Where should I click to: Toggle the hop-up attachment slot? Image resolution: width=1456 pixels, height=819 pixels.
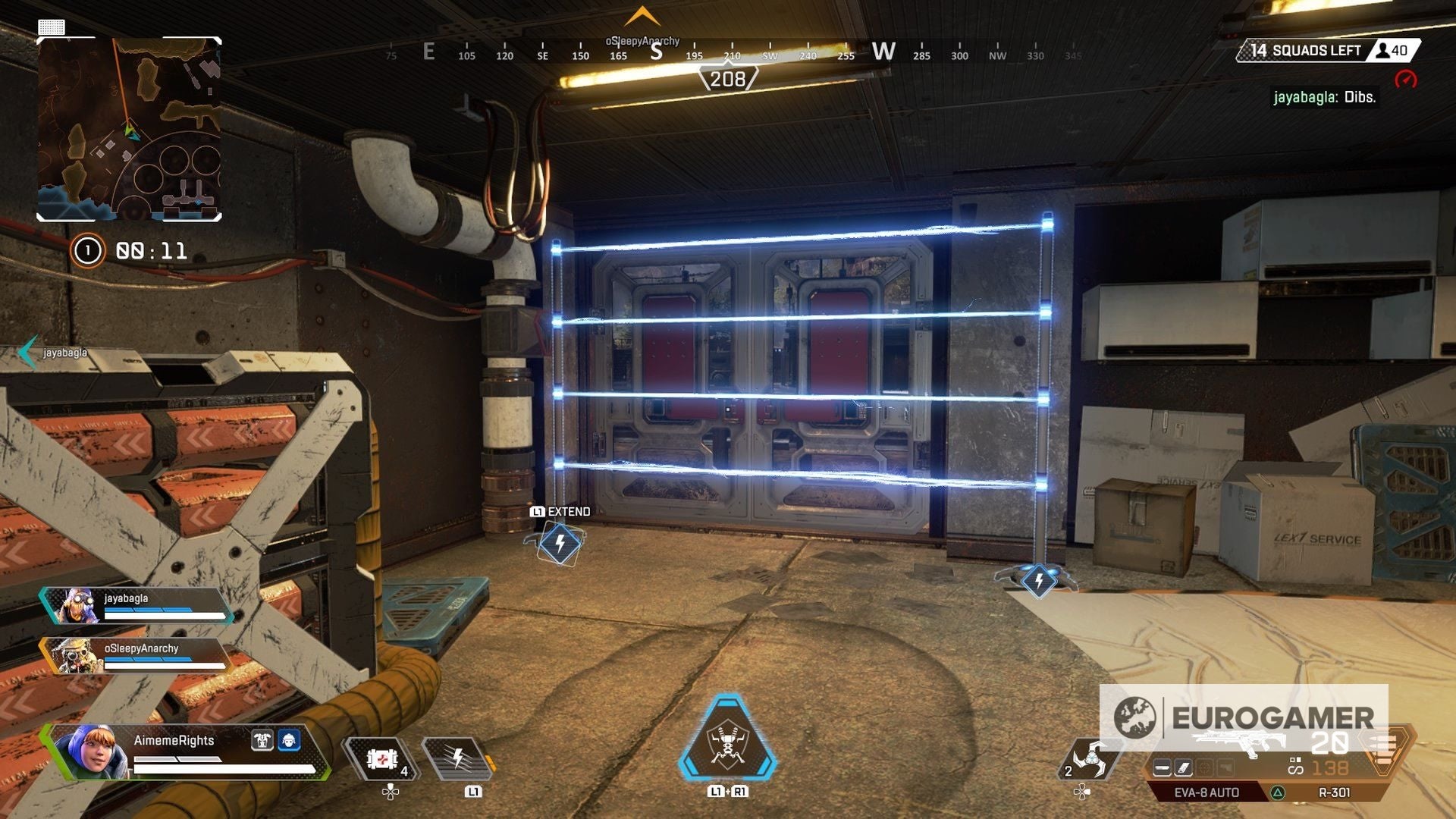pyautogui.click(x=1225, y=767)
